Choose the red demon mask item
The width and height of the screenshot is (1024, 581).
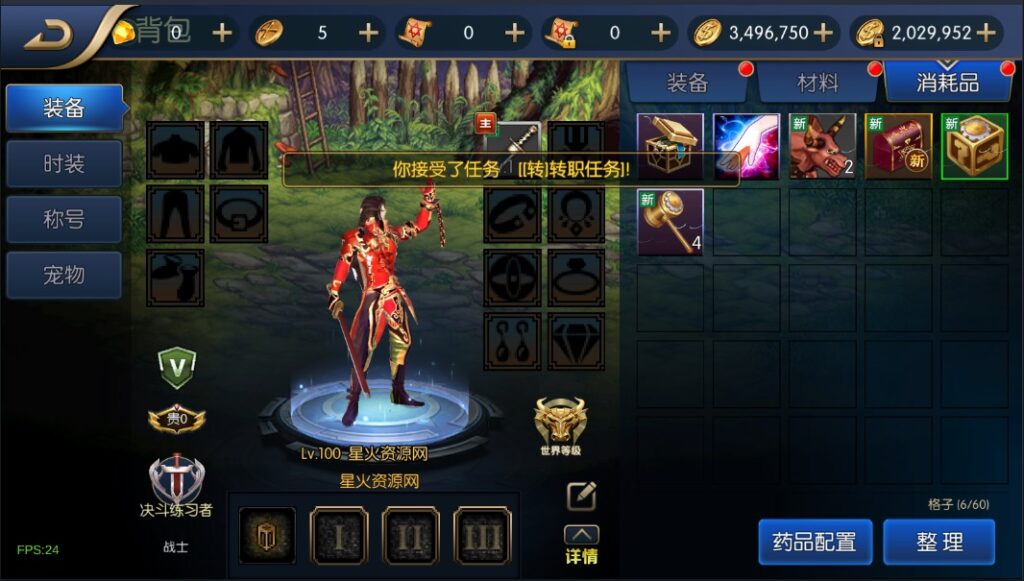822,146
